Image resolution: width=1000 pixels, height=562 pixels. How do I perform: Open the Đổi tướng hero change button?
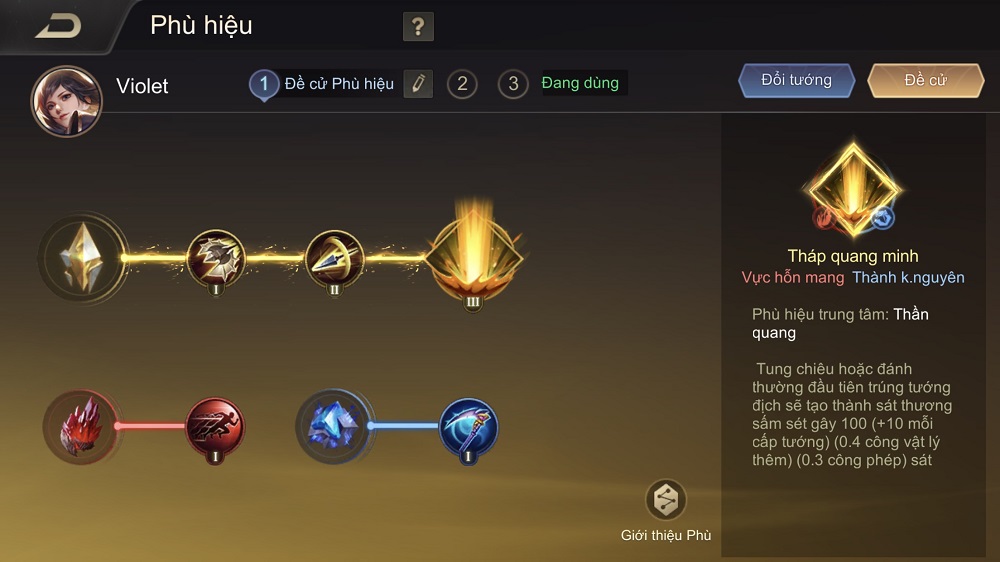pos(797,81)
